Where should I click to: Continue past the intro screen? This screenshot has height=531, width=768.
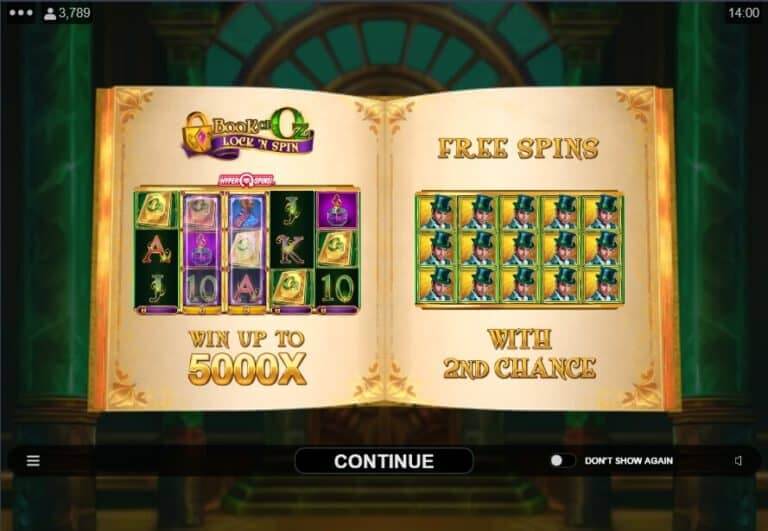383,461
